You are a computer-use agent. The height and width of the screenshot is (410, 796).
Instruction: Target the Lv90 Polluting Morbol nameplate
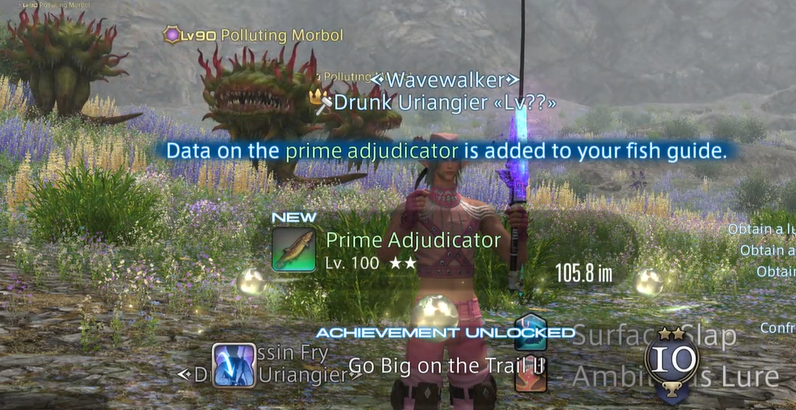[x=253, y=35]
